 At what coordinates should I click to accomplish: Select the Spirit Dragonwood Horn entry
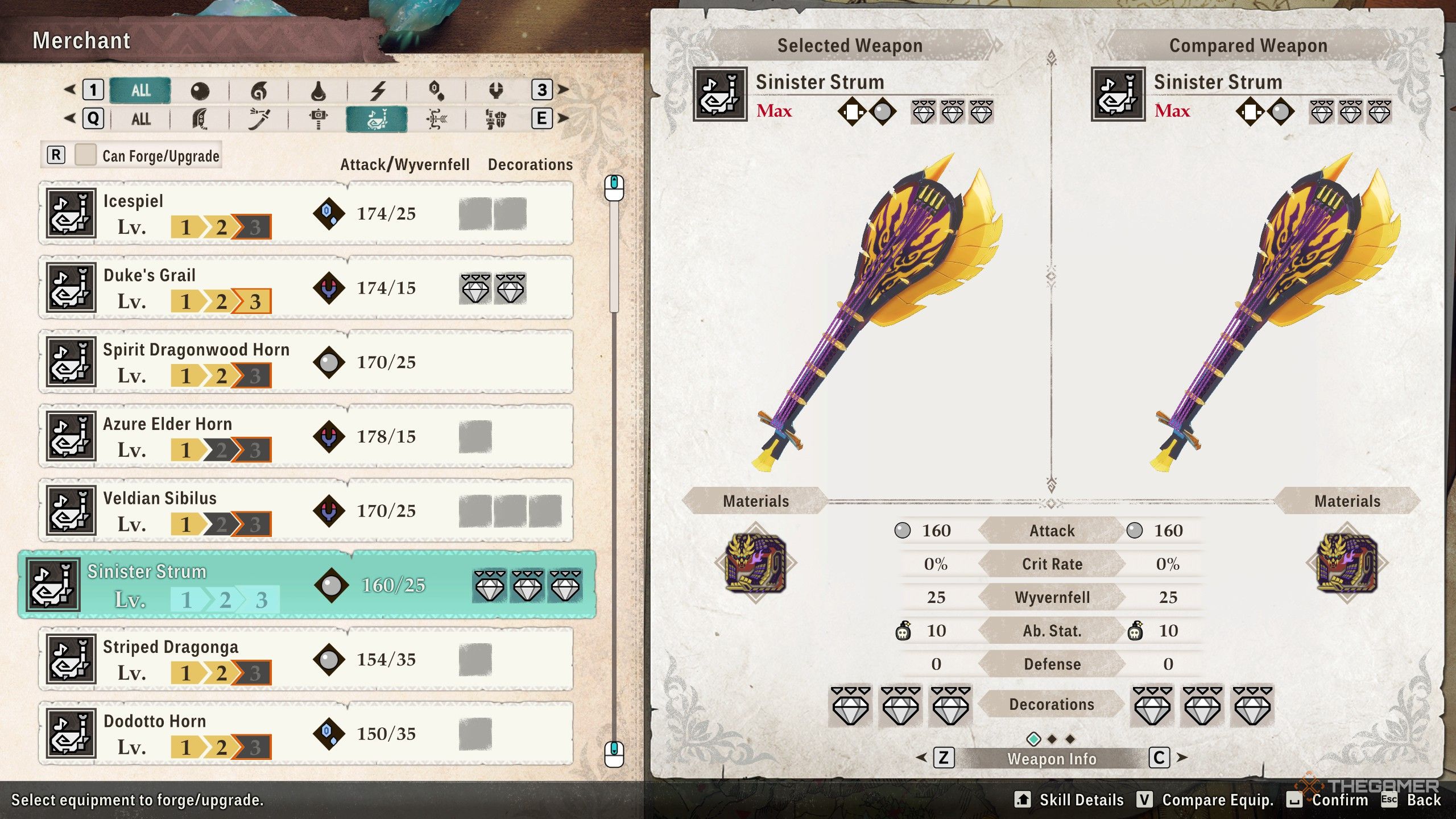[305, 362]
